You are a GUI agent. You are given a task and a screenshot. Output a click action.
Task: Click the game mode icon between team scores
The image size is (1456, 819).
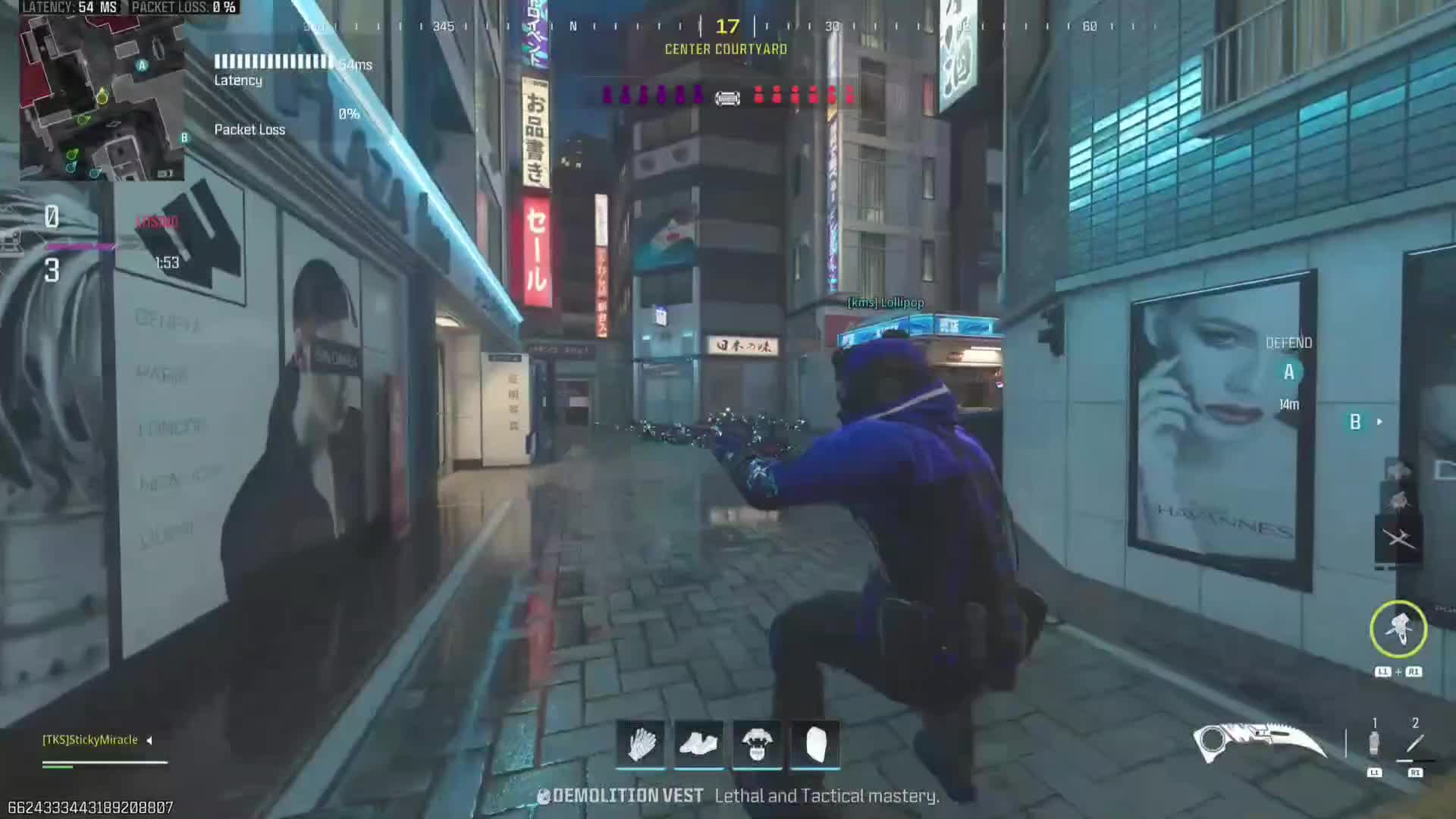click(x=727, y=97)
